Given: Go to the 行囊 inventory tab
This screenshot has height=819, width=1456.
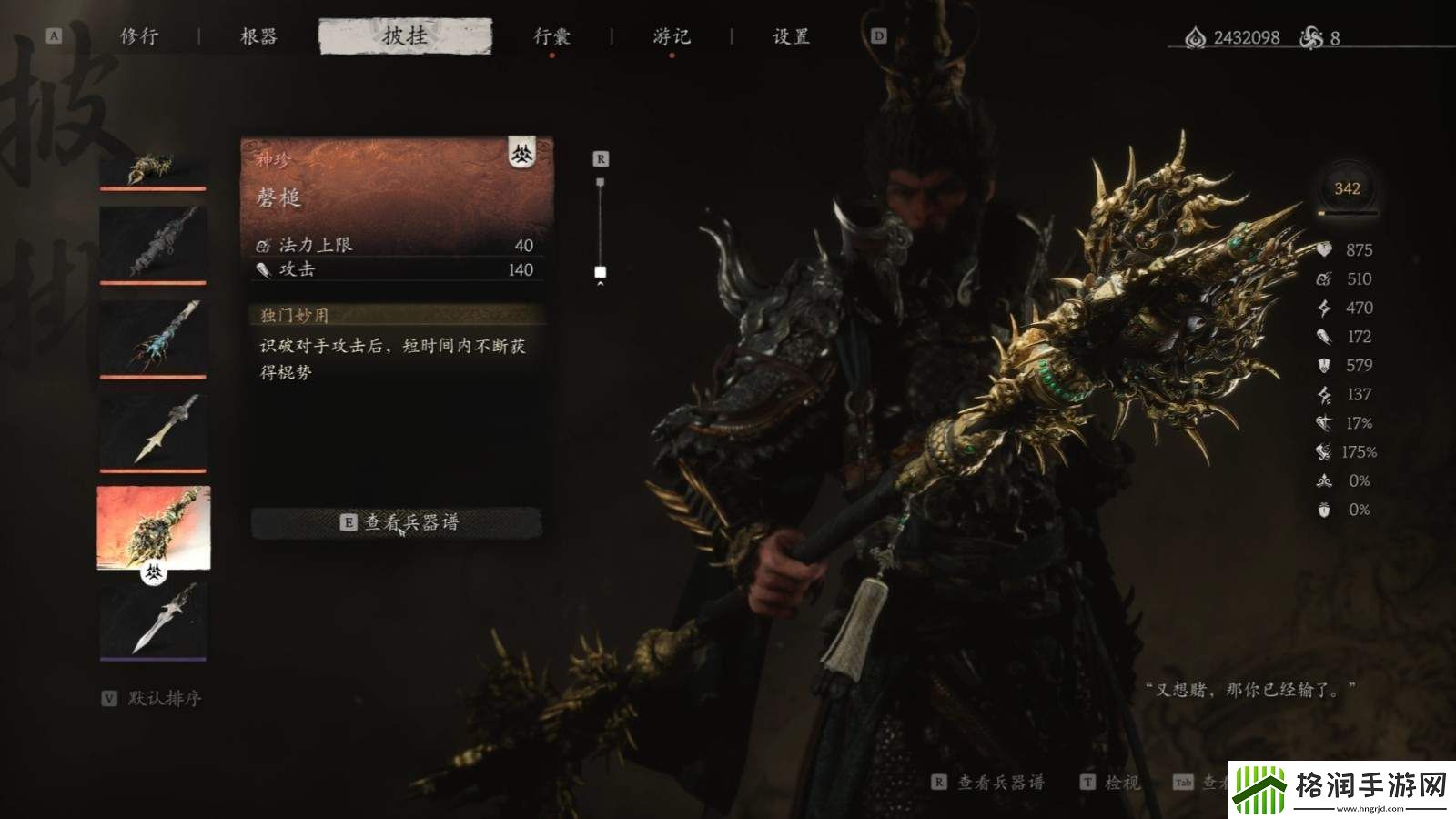Looking at the screenshot, I should click(551, 36).
